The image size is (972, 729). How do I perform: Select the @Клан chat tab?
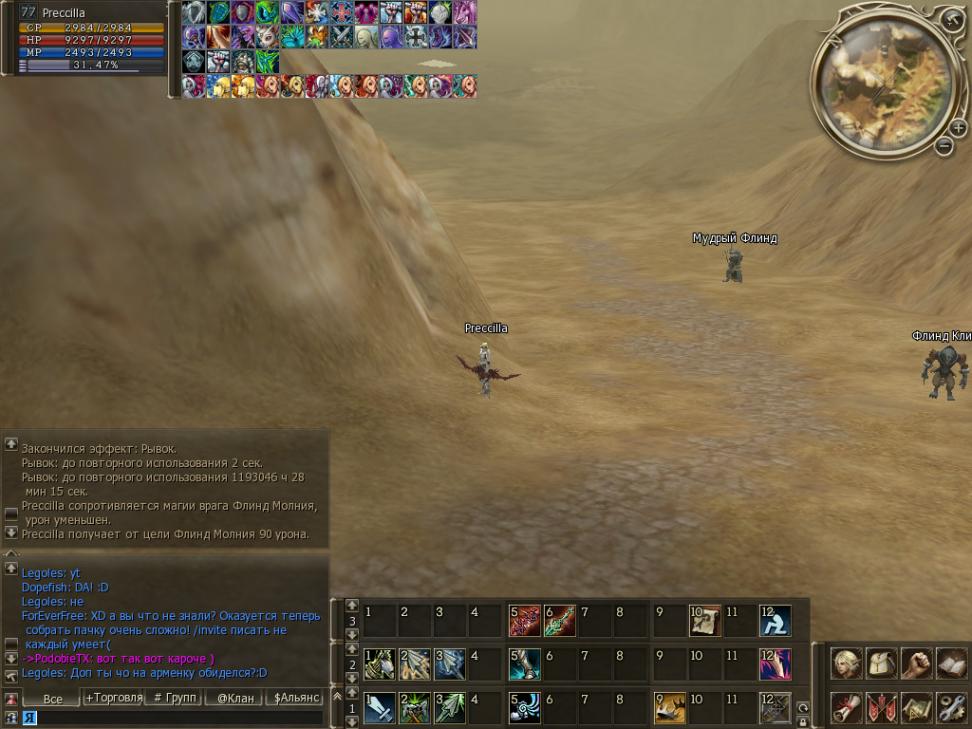pyautogui.click(x=235, y=697)
